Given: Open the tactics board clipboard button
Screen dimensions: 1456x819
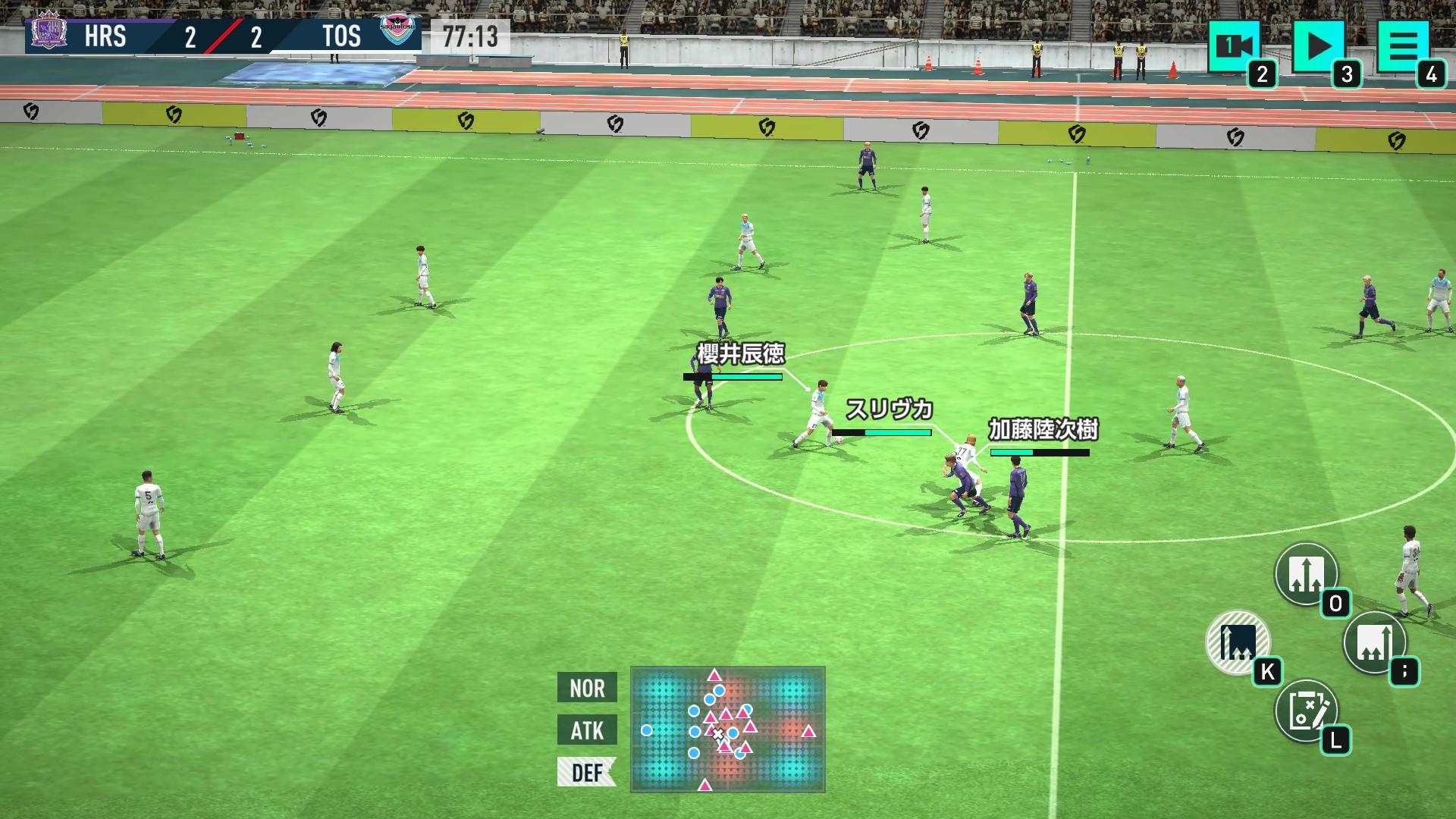Looking at the screenshot, I should [x=1306, y=711].
